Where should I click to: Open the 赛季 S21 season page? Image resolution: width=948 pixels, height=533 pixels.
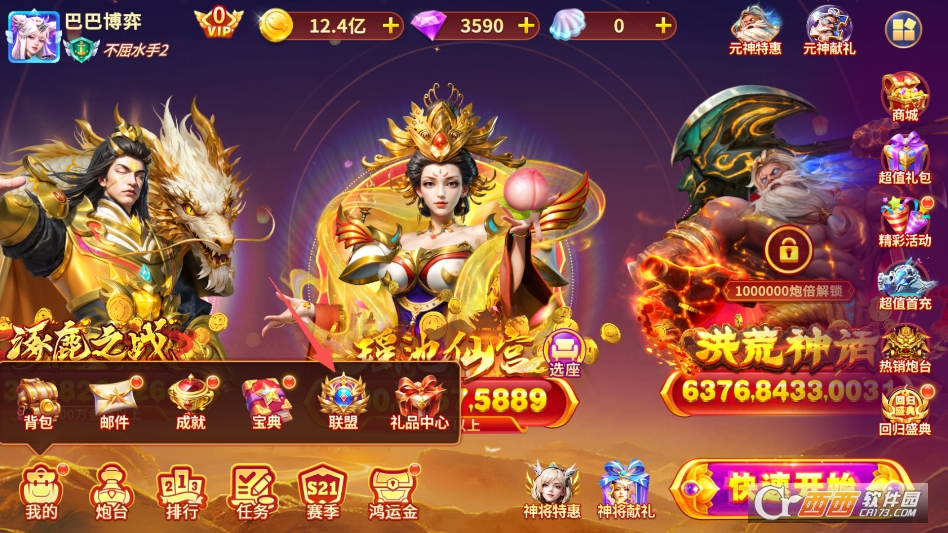[x=322, y=491]
